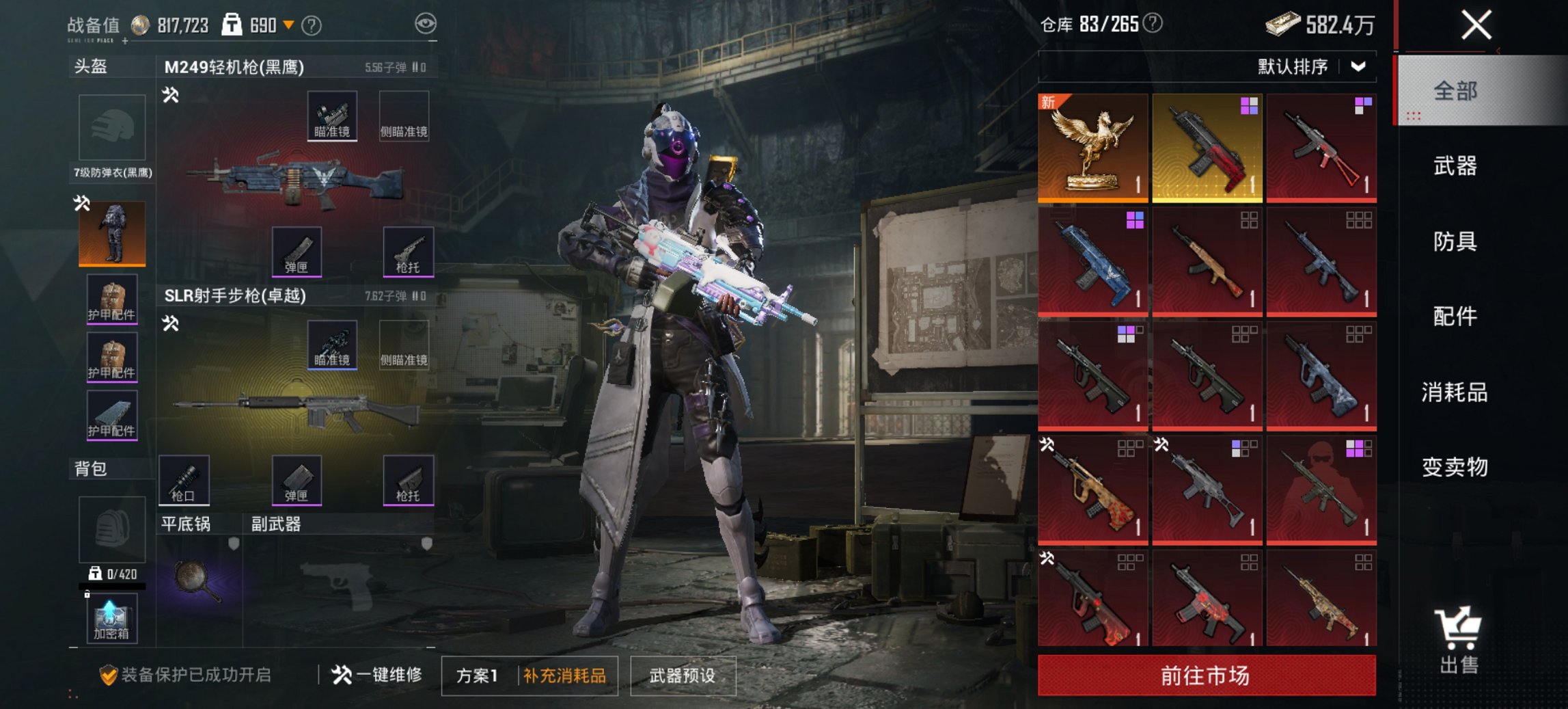Select the frying pan melee slot
The image size is (1568, 709).
pyautogui.click(x=198, y=580)
